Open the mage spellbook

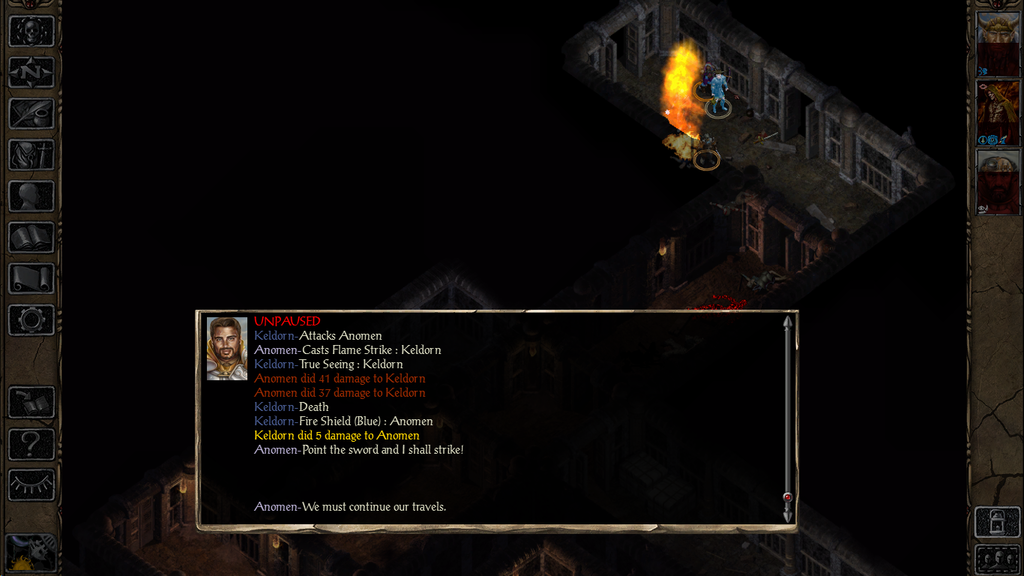(x=31, y=237)
